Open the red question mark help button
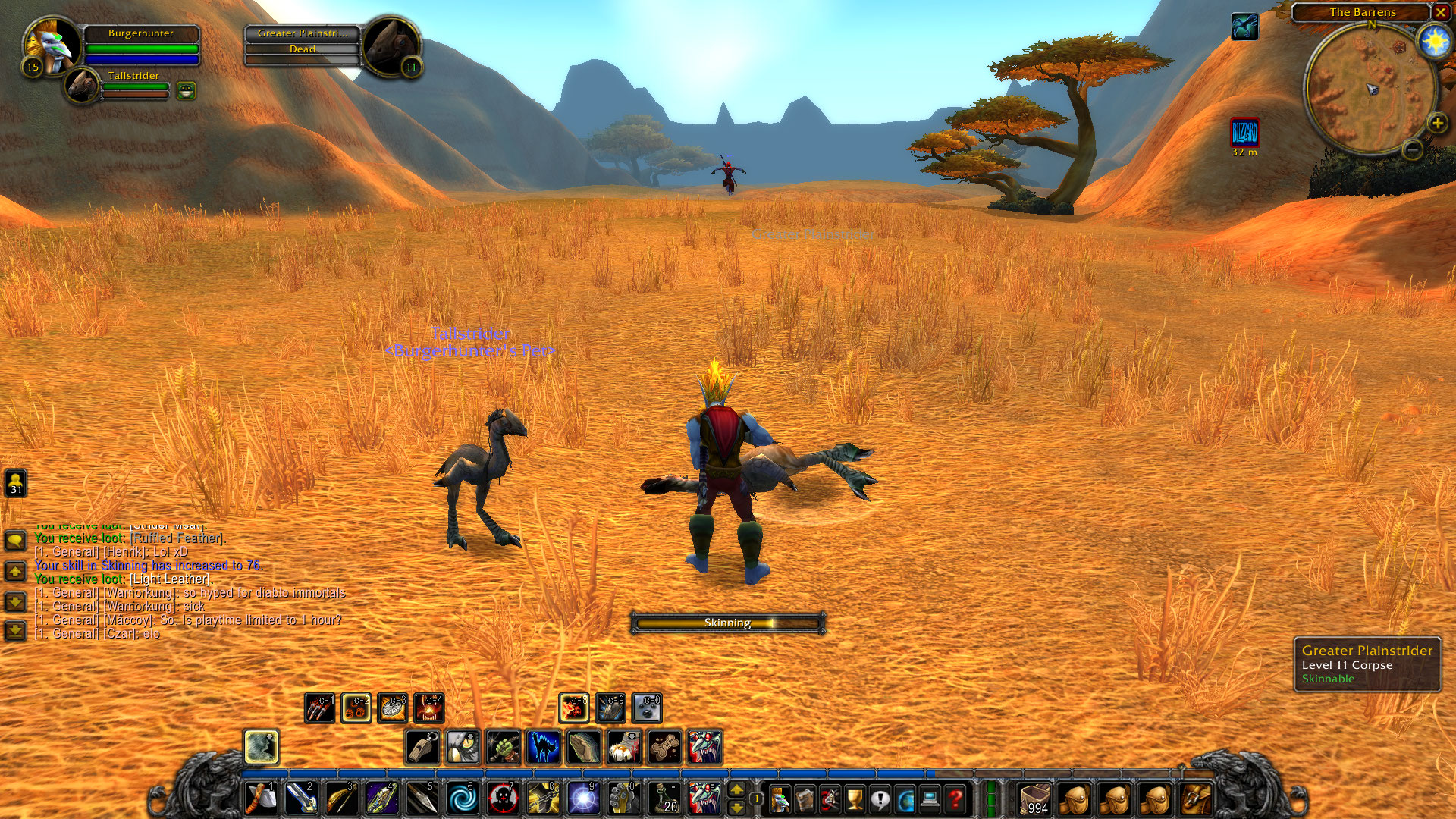1456x819 pixels. click(x=955, y=799)
